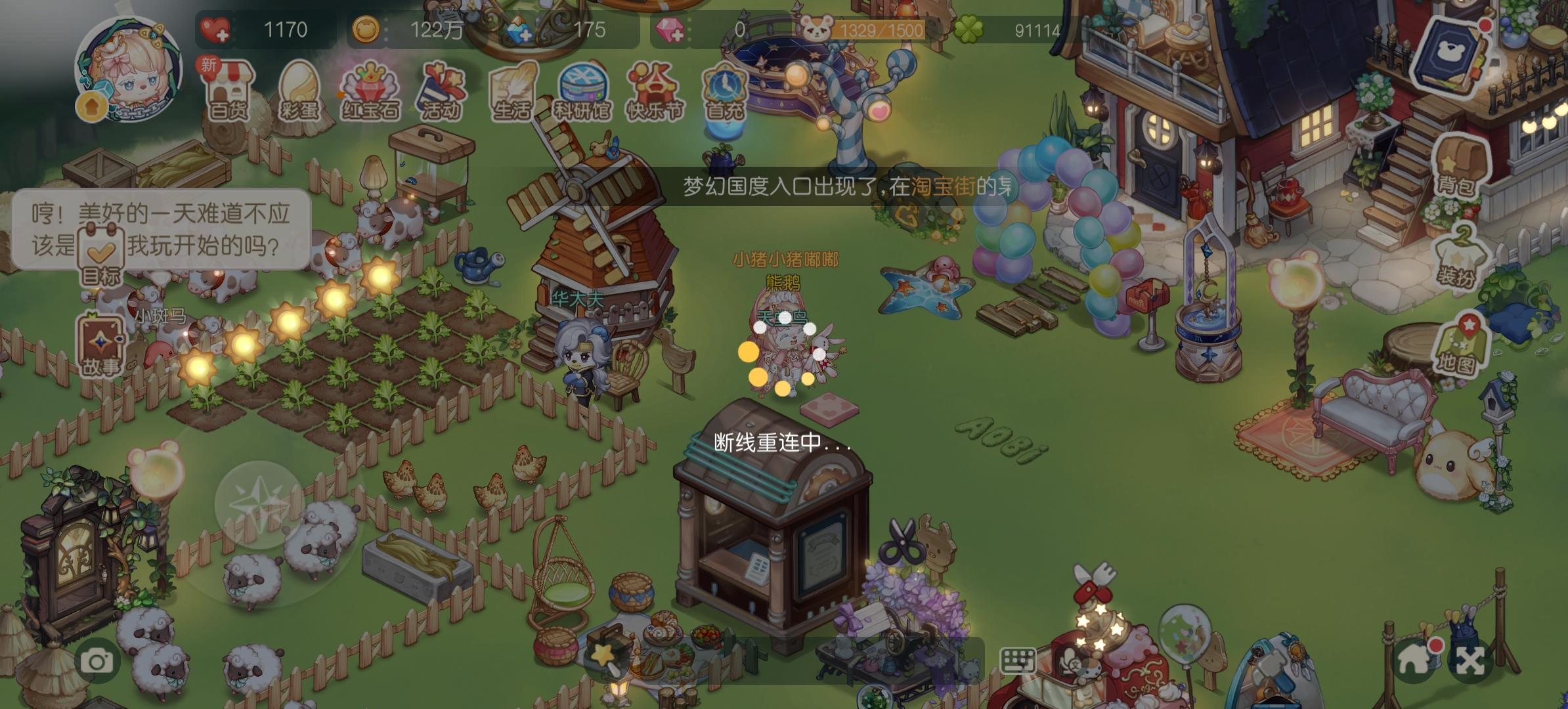
Task: Open the 生活 life menu
Action: (512, 92)
